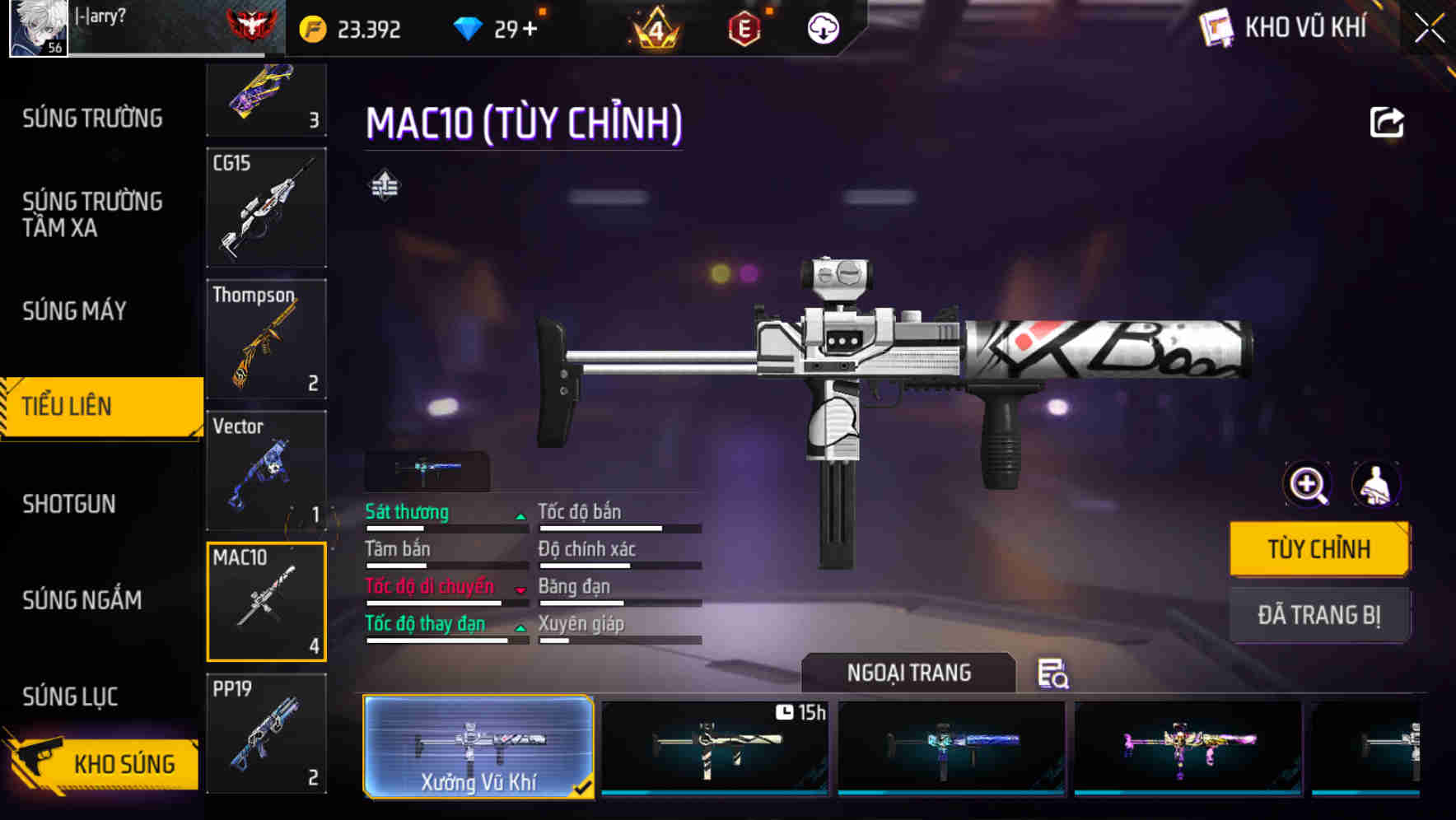Add diamonds with the plus button

point(529,30)
